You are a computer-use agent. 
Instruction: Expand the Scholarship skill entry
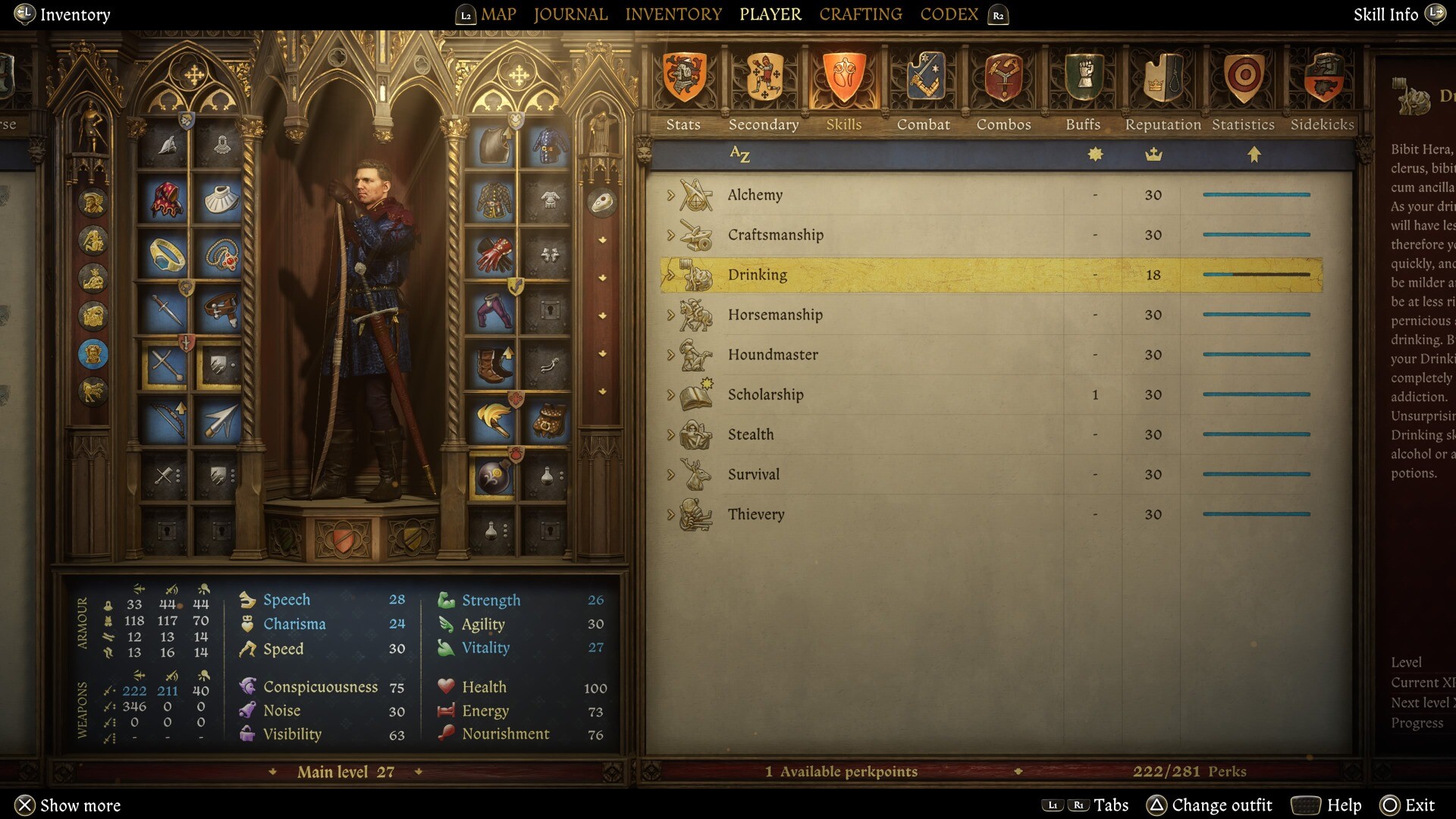671,394
